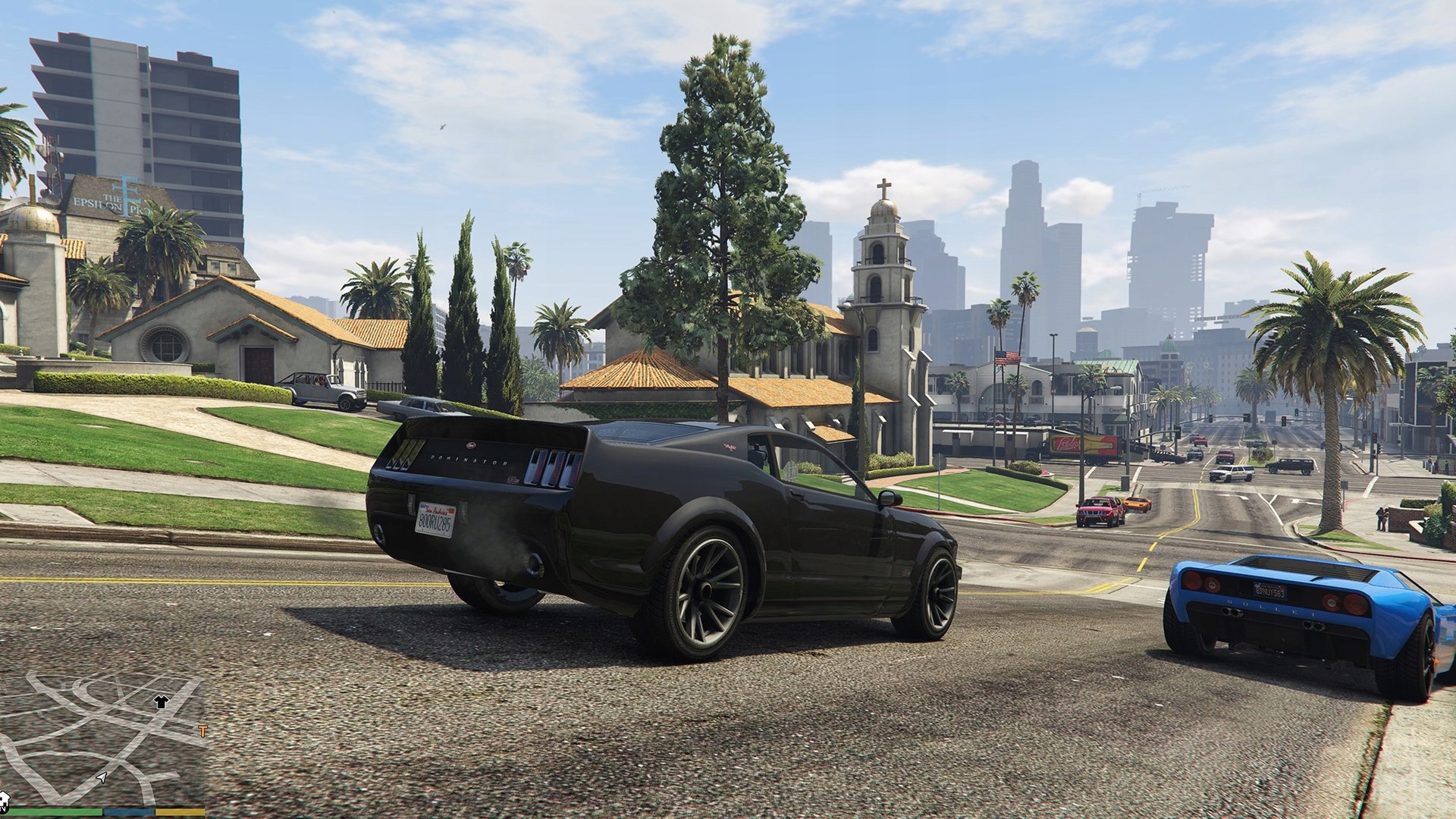Select the white SUV crossing the intersection
1456x819 pixels.
1232,473
